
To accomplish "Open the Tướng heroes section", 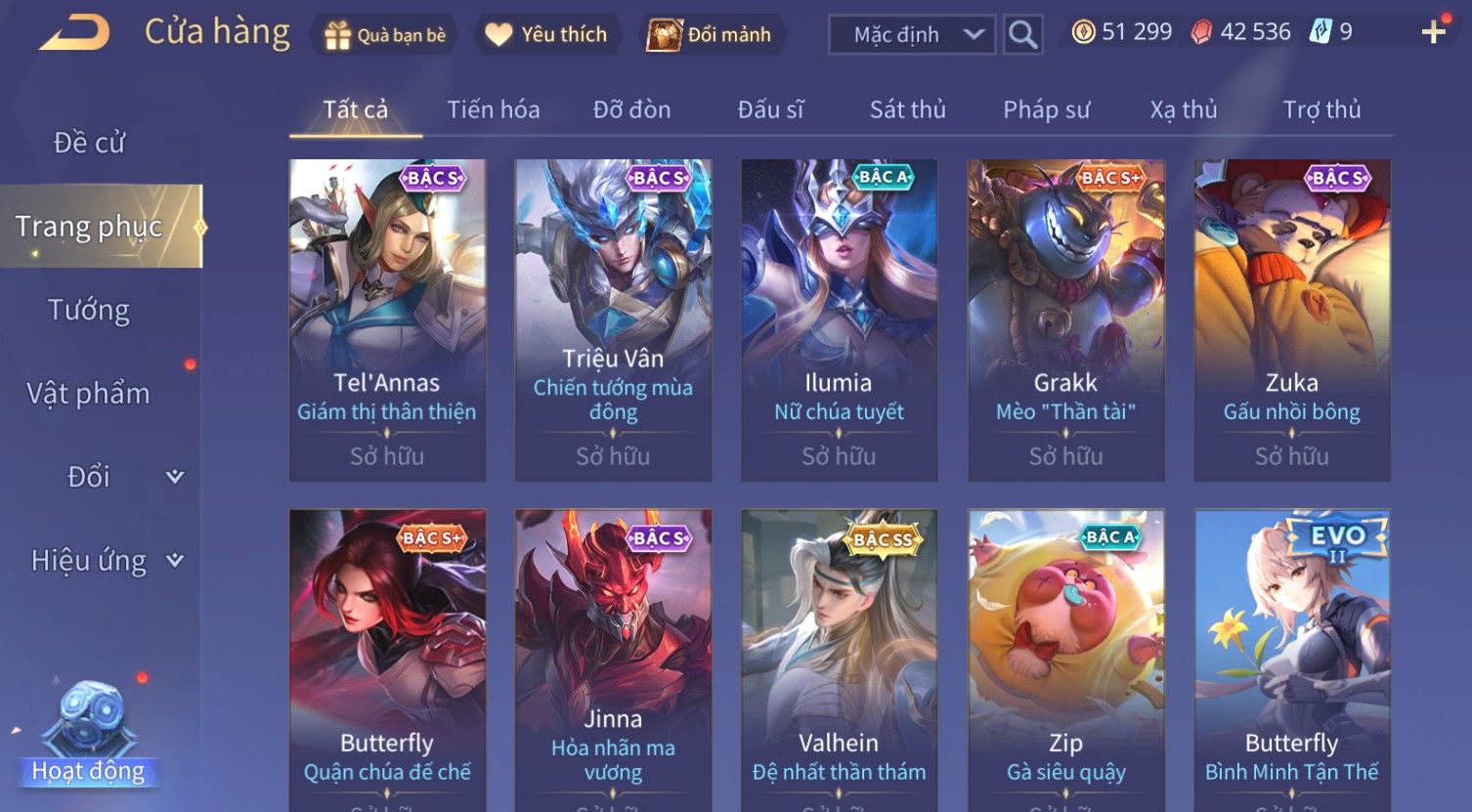I will [x=89, y=310].
